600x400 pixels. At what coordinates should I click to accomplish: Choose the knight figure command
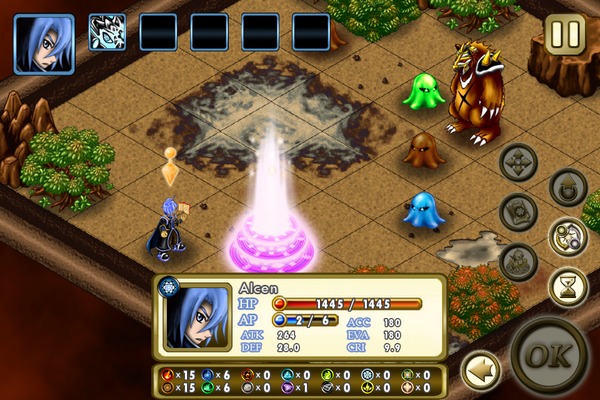click(519, 262)
